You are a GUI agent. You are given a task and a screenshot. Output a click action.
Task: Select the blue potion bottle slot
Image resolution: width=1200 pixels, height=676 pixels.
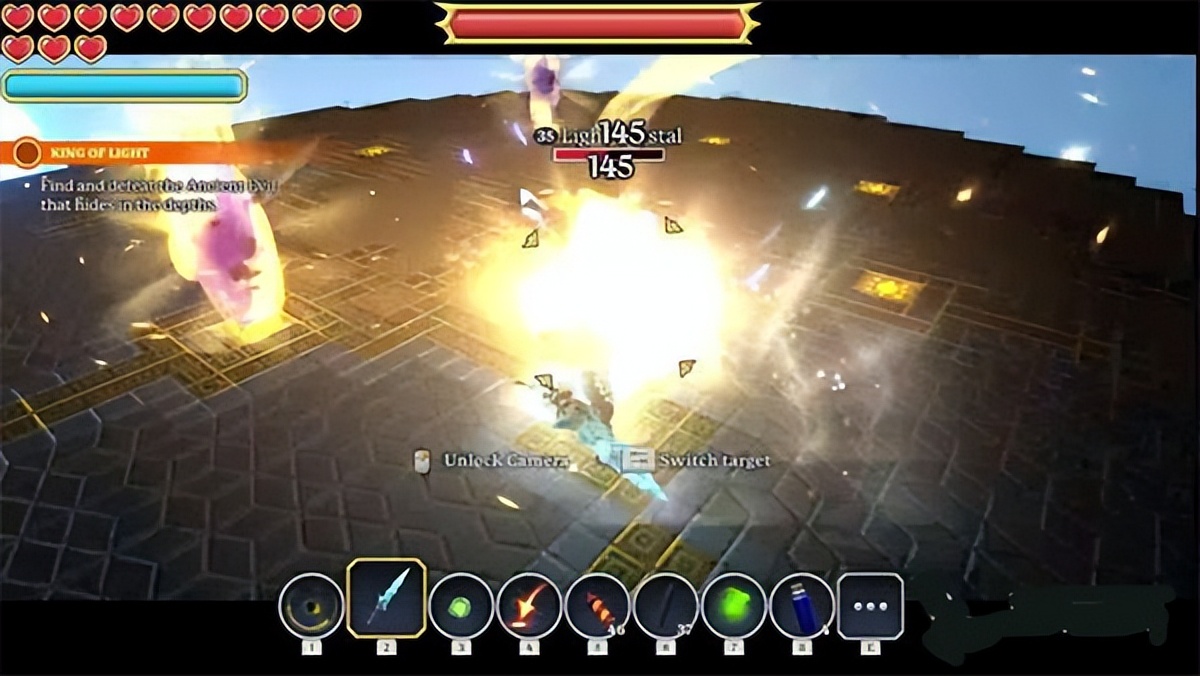(x=802, y=606)
